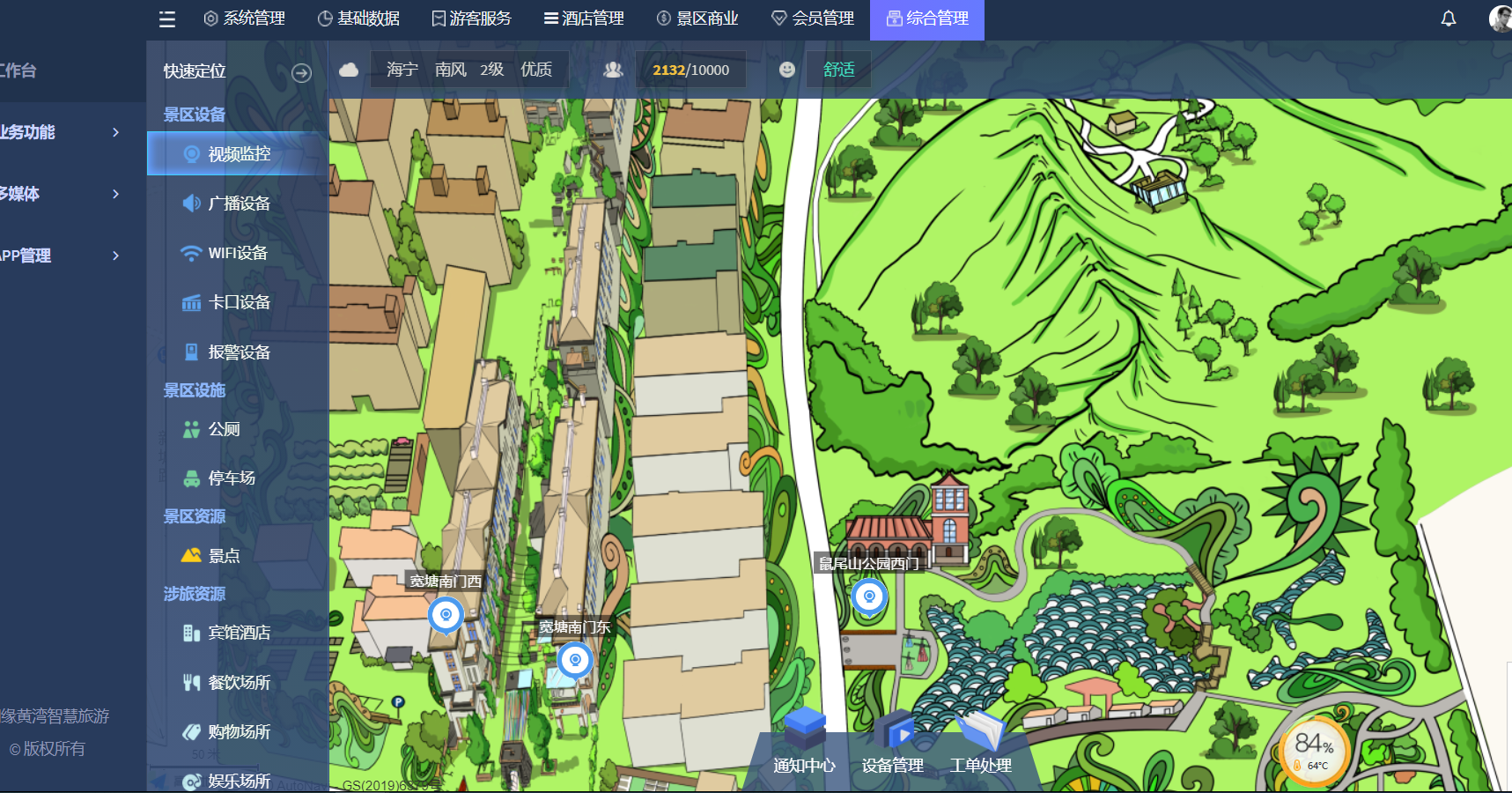This screenshot has width=1512, height=793.
Task: Select the 卡口设备 entry
Action: [x=238, y=302]
